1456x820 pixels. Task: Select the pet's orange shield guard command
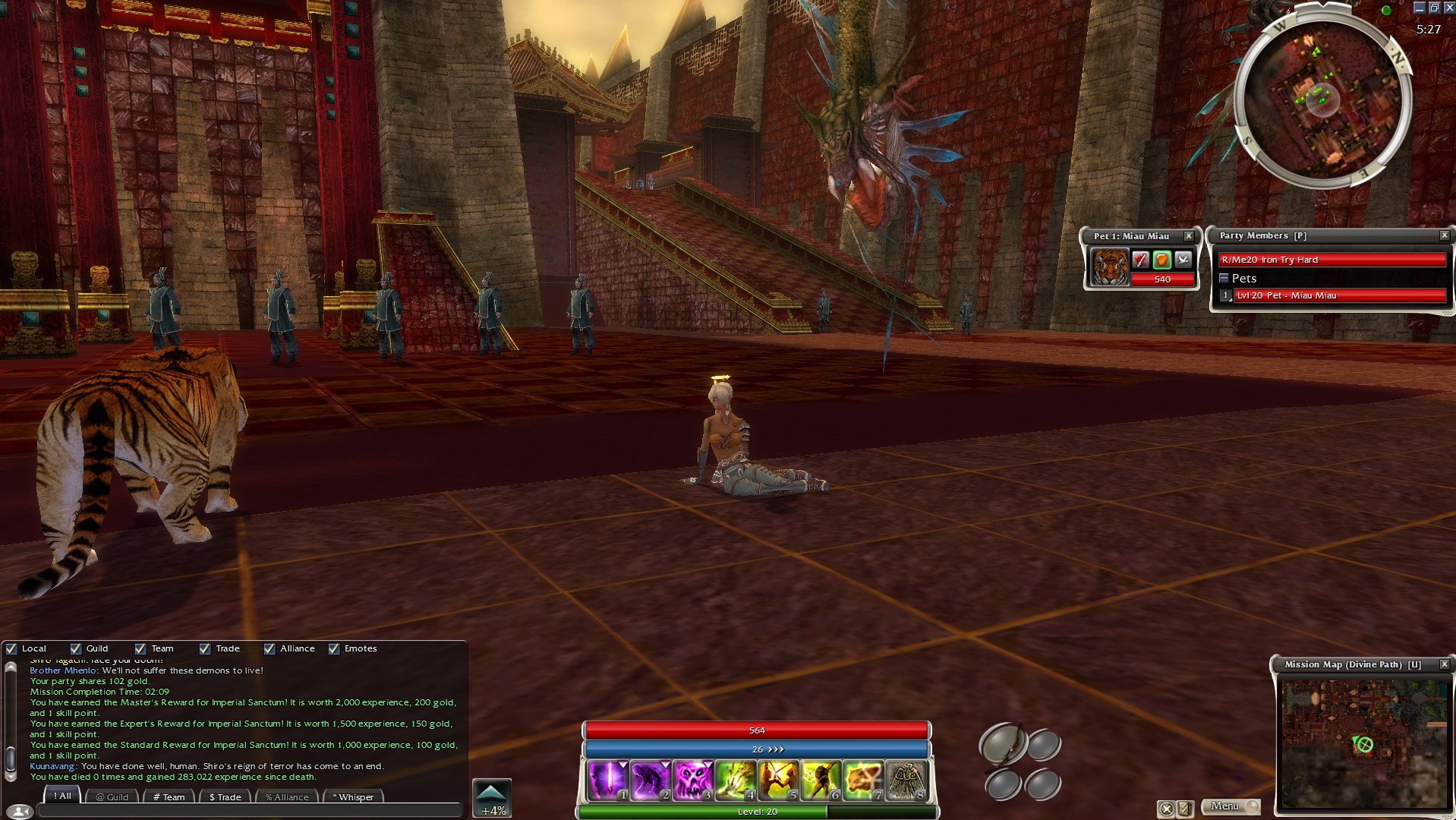point(1161,260)
